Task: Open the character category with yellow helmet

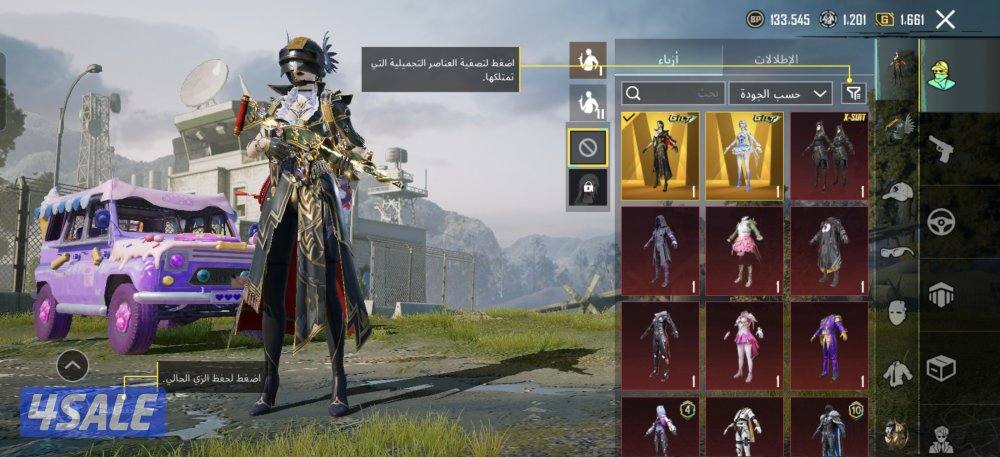Action: [x=941, y=72]
